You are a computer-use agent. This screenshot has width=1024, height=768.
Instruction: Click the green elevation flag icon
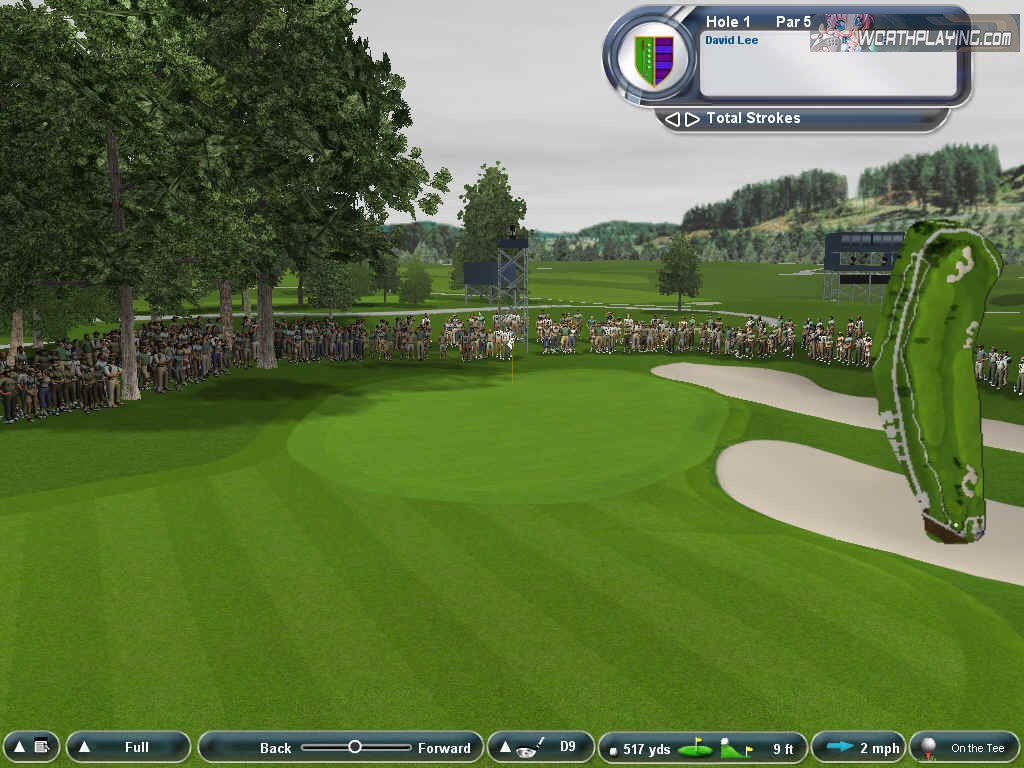tap(736, 748)
